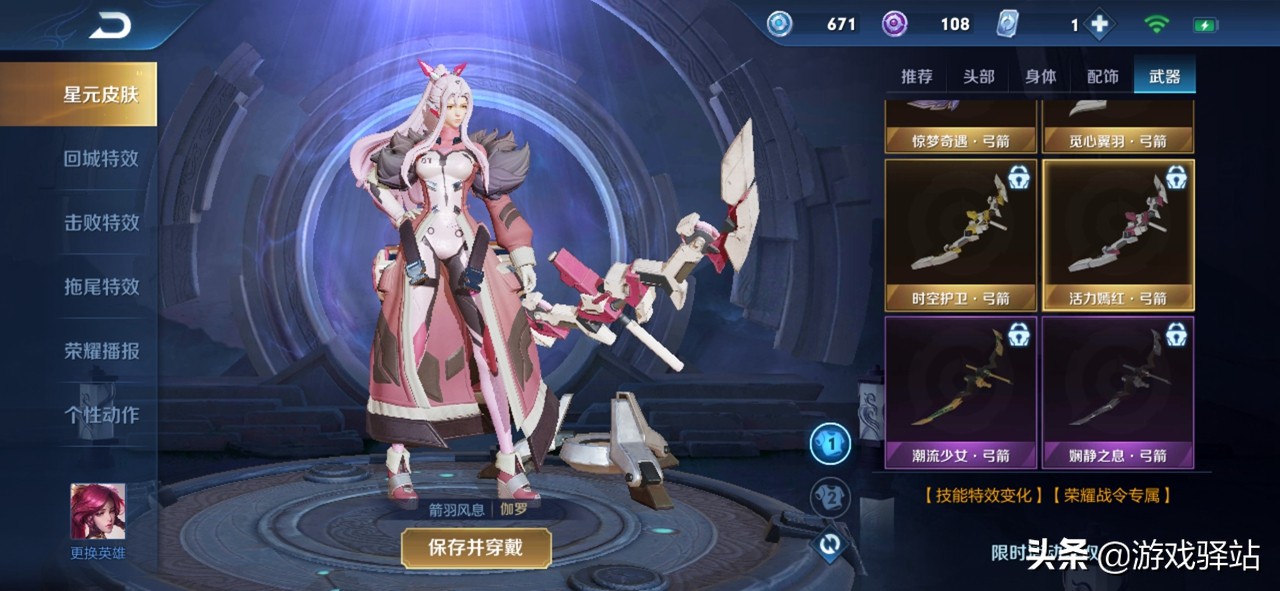Image resolution: width=1280 pixels, height=591 pixels.
Task: Switch to the 推荐 tab
Action: [x=916, y=77]
